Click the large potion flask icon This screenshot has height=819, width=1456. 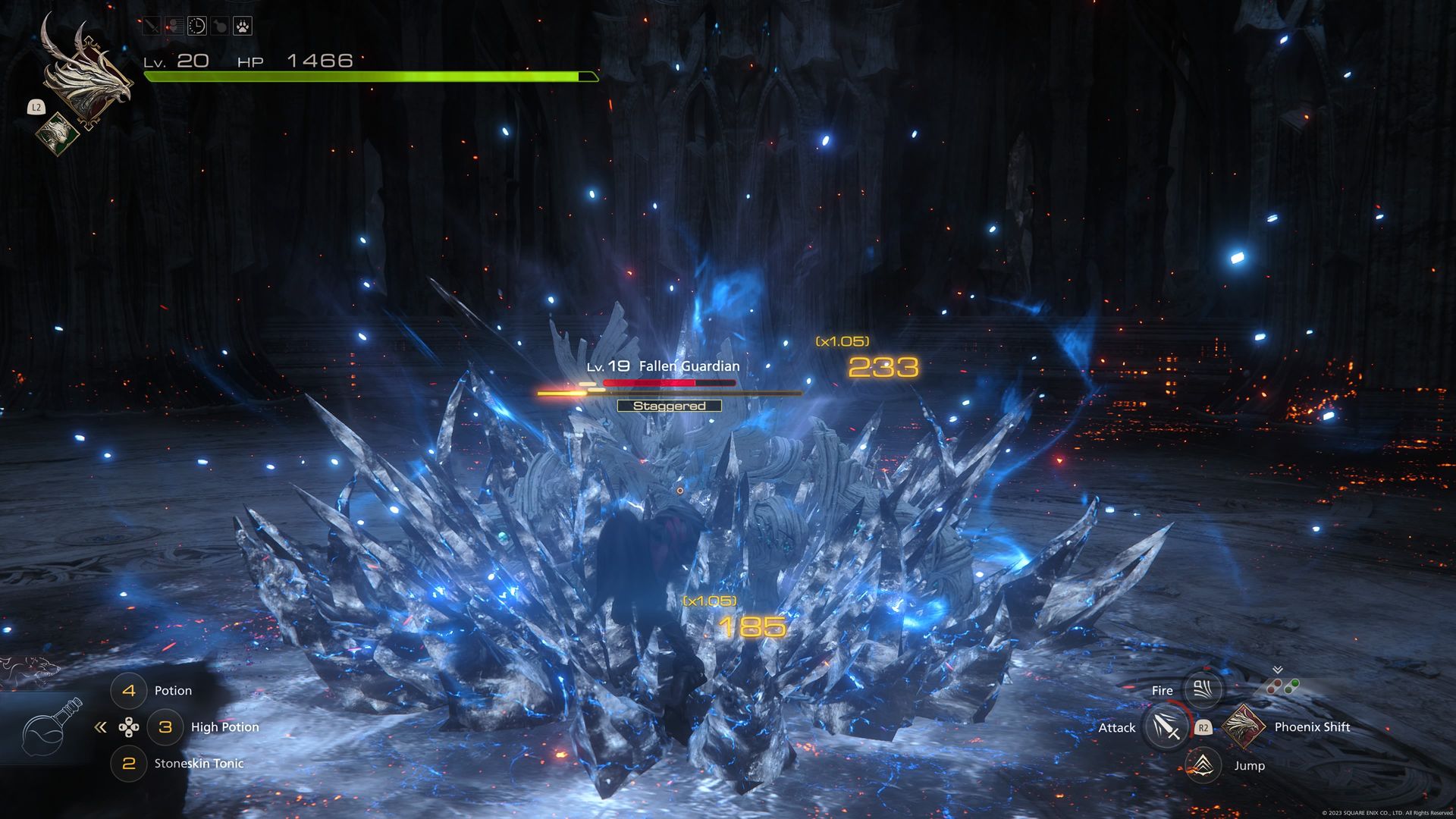[x=50, y=726]
